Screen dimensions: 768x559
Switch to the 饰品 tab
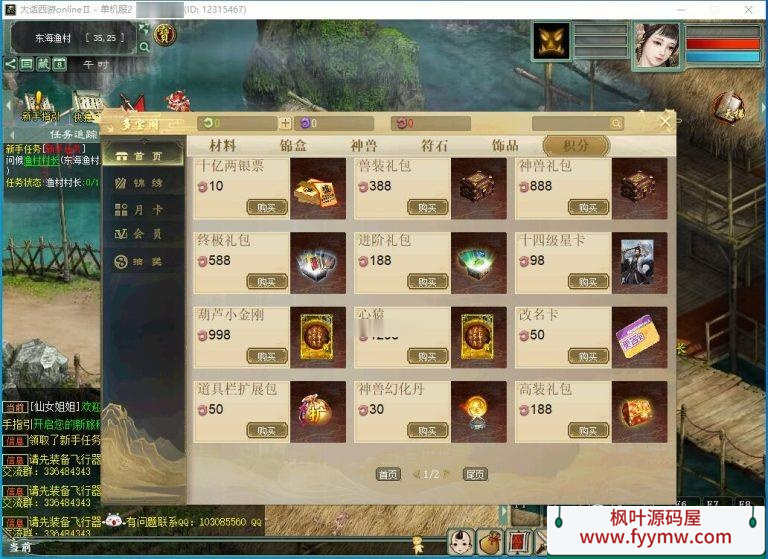click(x=505, y=146)
